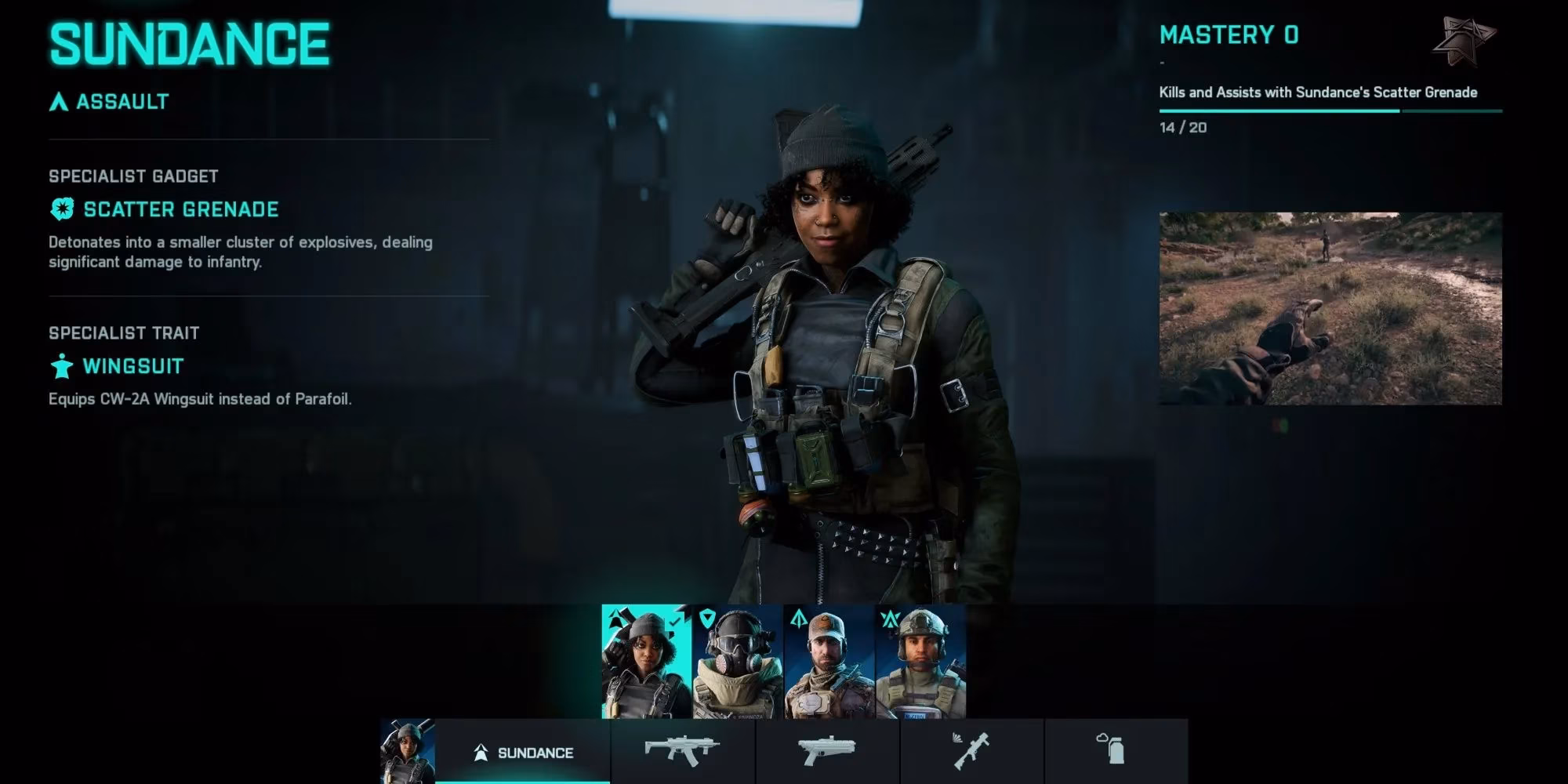Play the Scatter Grenade preview video

(1330, 308)
